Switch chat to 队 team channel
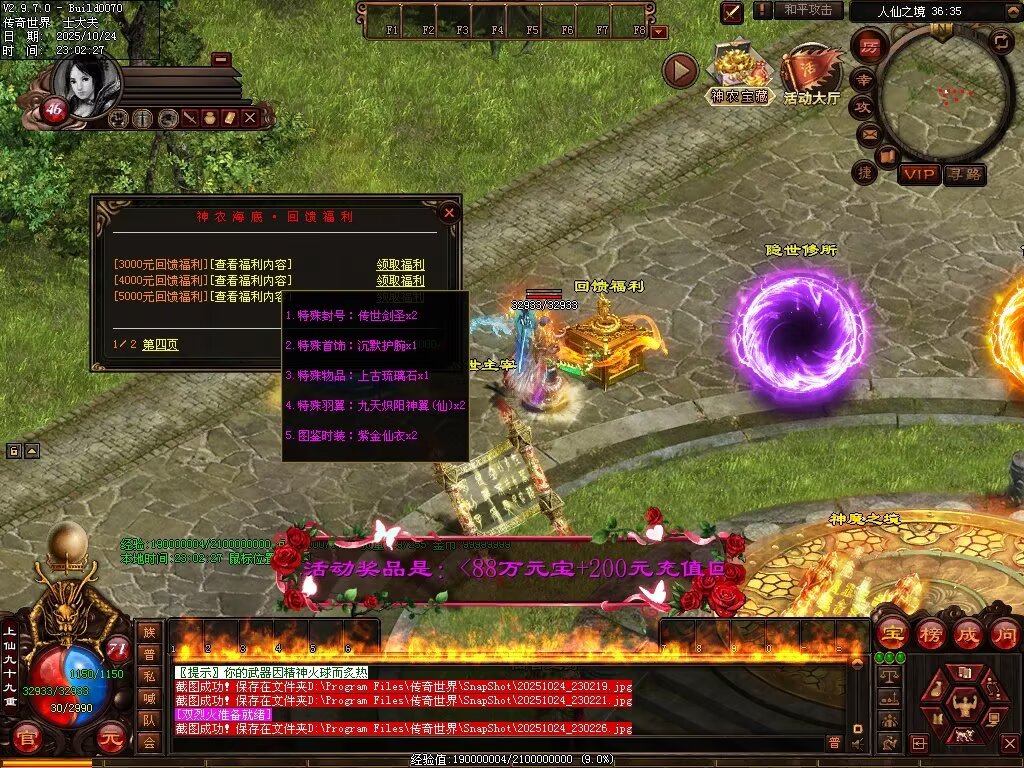The height and width of the screenshot is (768, 1024). pyautogui.click(x=149, y=720)
